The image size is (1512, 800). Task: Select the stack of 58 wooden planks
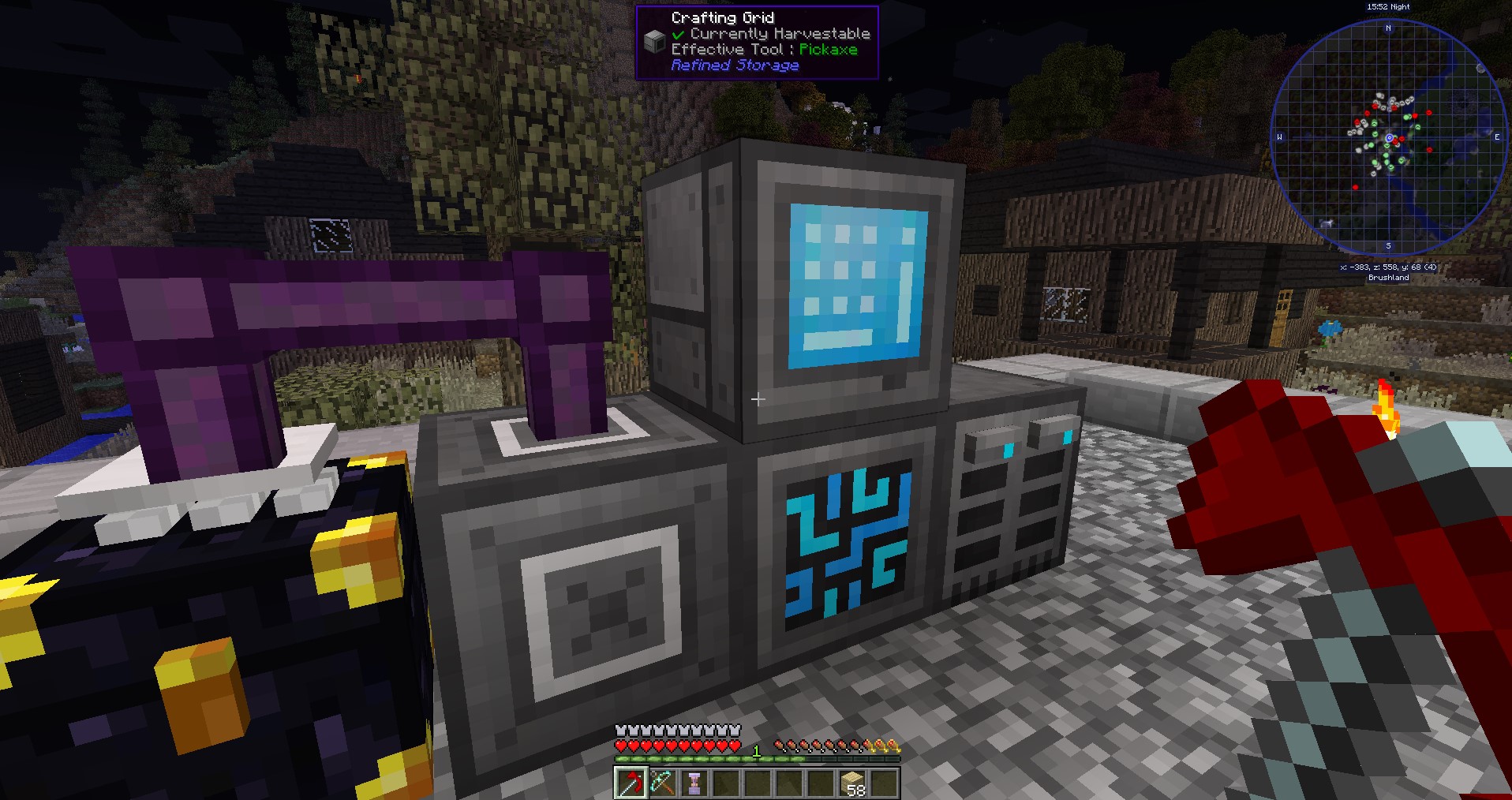click(851, 783)
